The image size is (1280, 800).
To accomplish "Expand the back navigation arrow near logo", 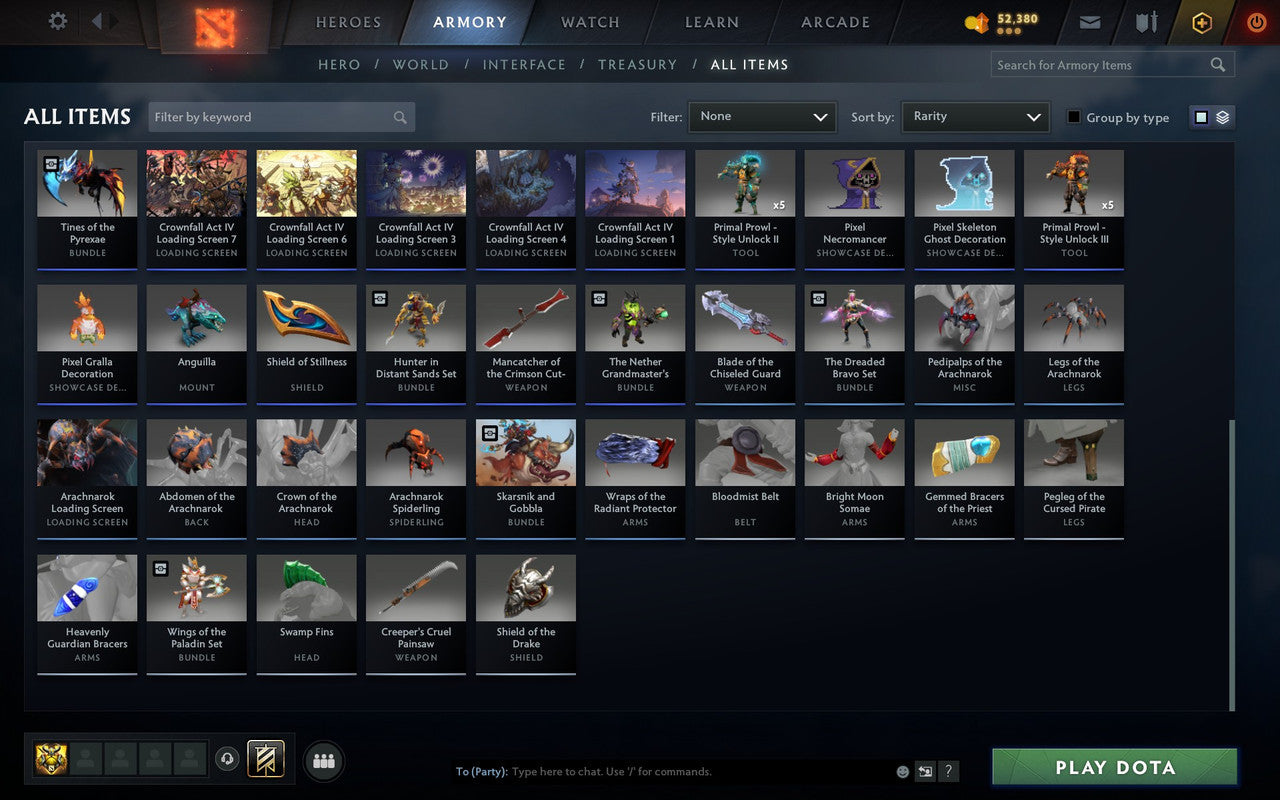I will (97, 22).
